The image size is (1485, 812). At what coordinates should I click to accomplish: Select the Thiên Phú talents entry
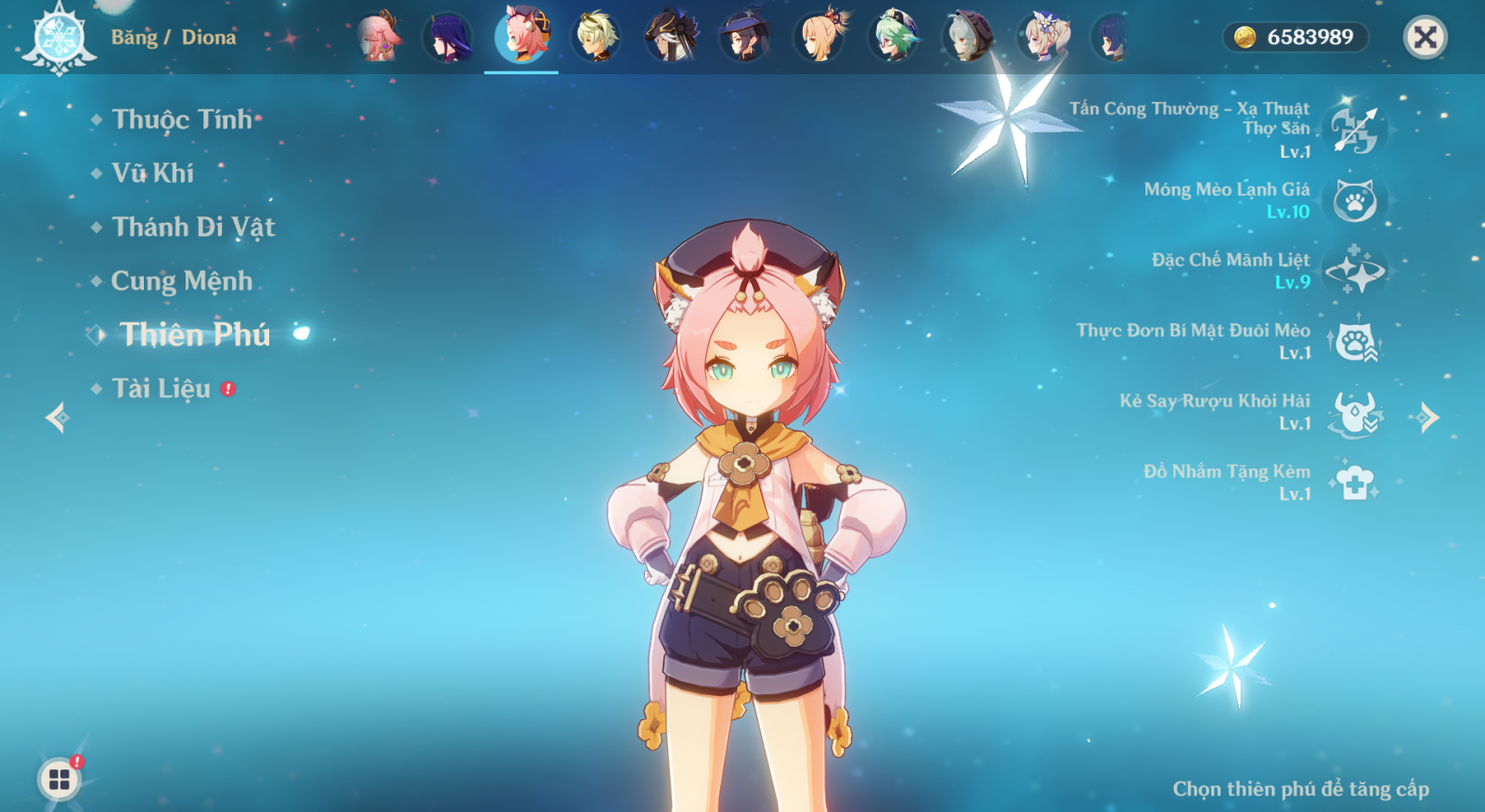coord(195,335)
